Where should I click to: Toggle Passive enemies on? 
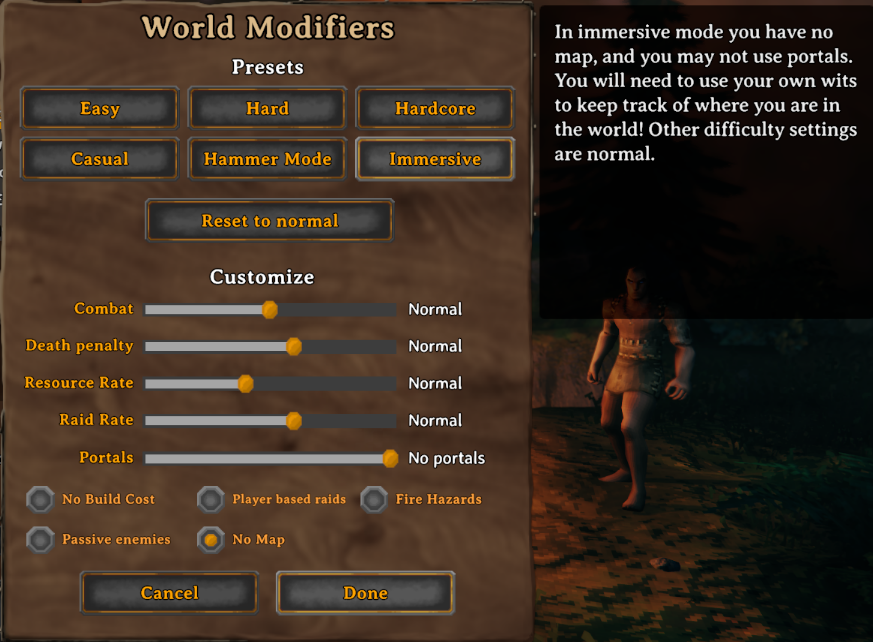coord(40,540)
